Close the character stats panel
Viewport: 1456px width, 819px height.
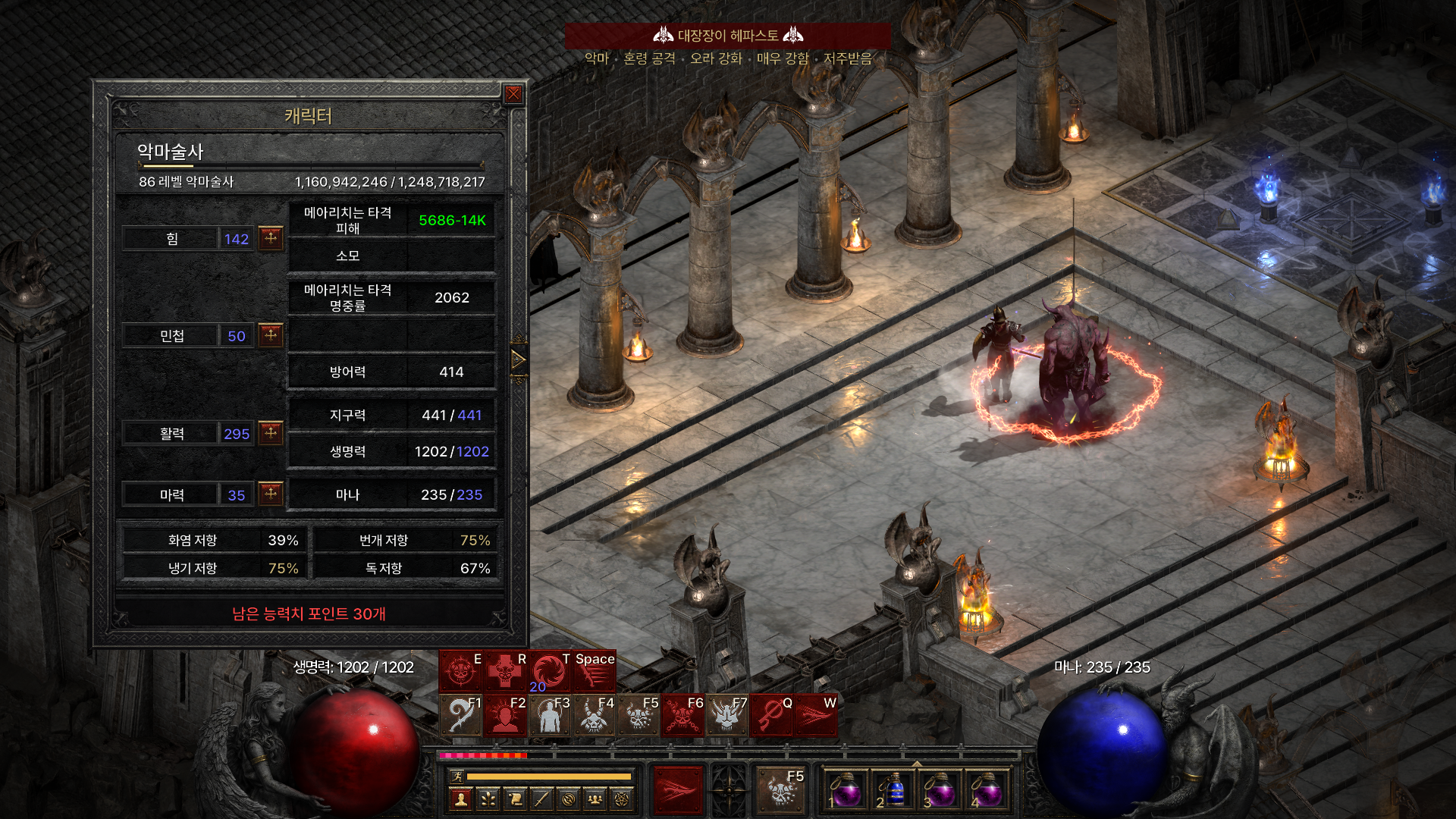513,94
